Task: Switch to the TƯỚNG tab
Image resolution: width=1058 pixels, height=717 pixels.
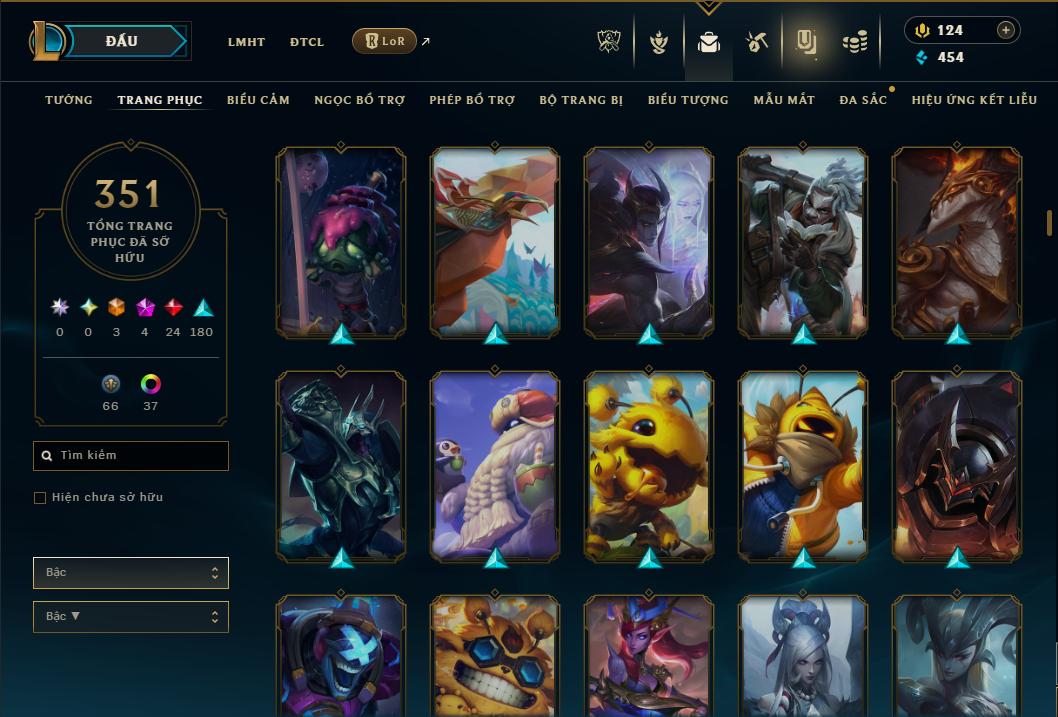Action: [x=69, y=100]
